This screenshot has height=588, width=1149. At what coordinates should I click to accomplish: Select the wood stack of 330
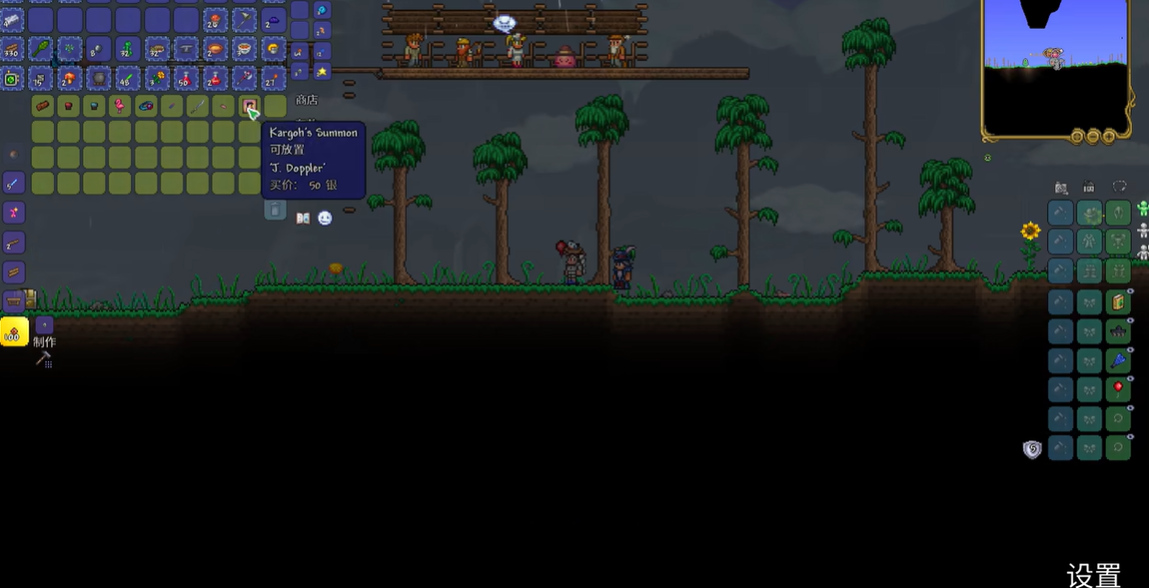click(x=12, y=48)
